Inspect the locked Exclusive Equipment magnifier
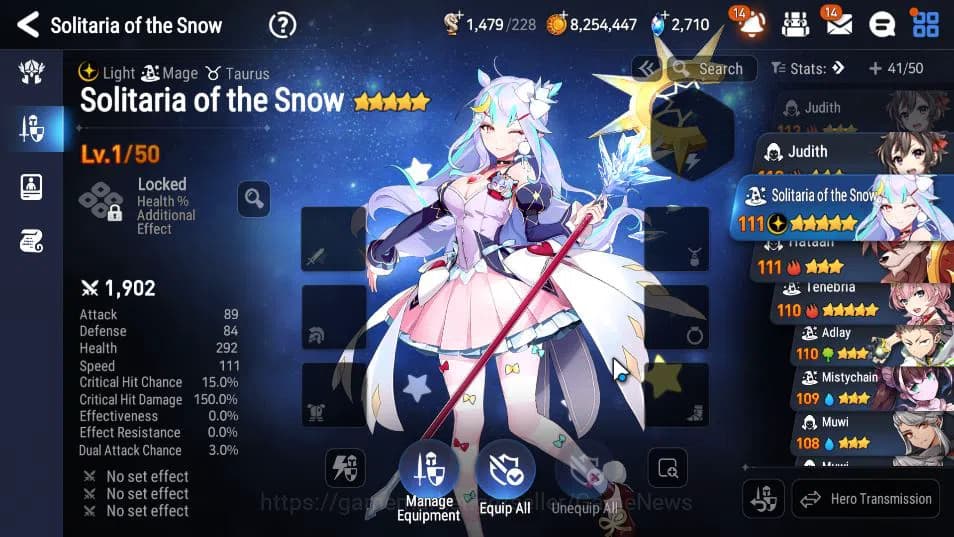954x537 pixels. 254,199
